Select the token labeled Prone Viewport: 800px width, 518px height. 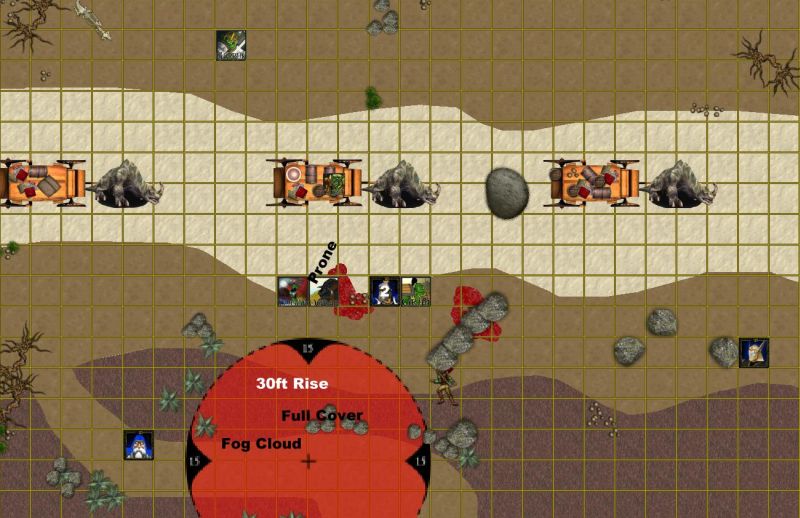pyautogui.click(x=322, y=291)
